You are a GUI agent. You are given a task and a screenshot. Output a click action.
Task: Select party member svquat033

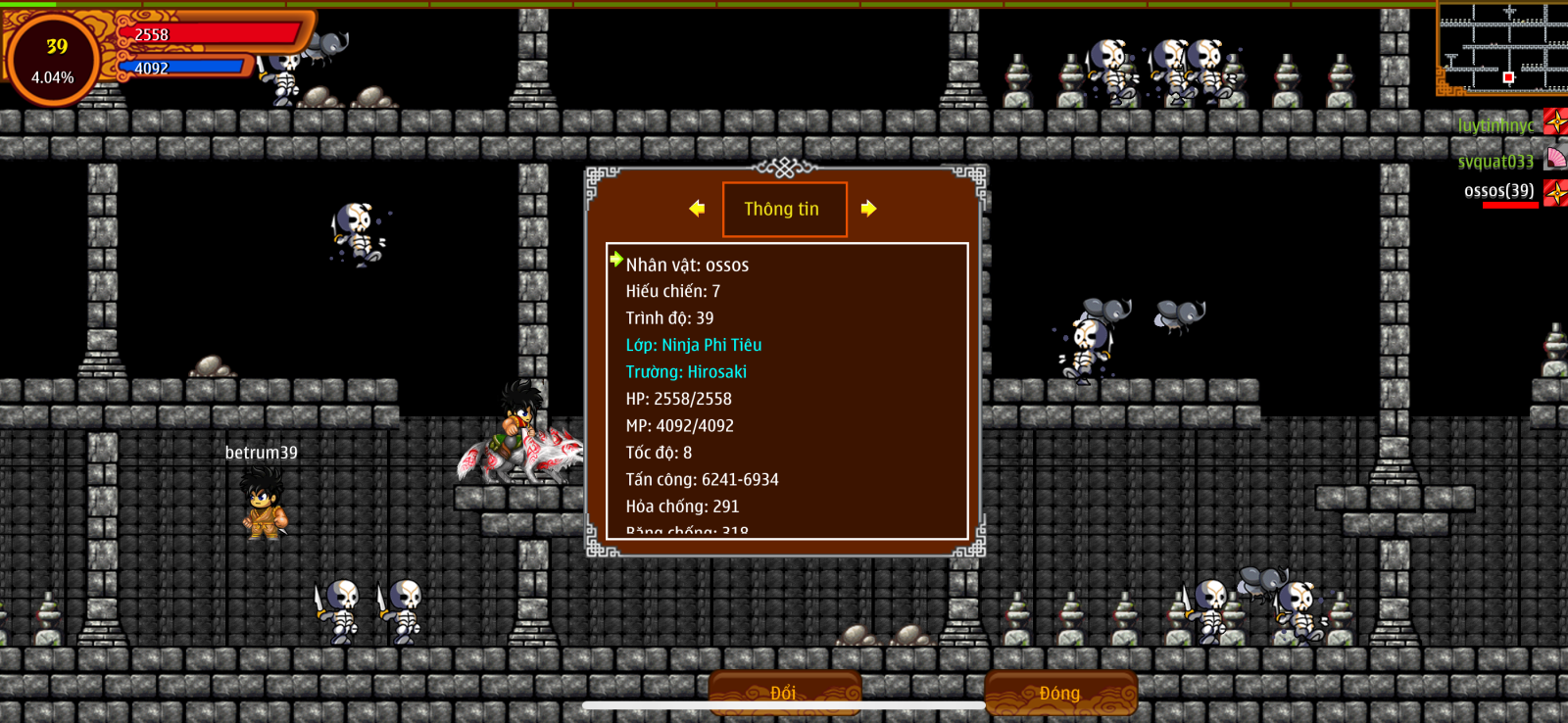pyautogui.click(x=1496, y=162)
